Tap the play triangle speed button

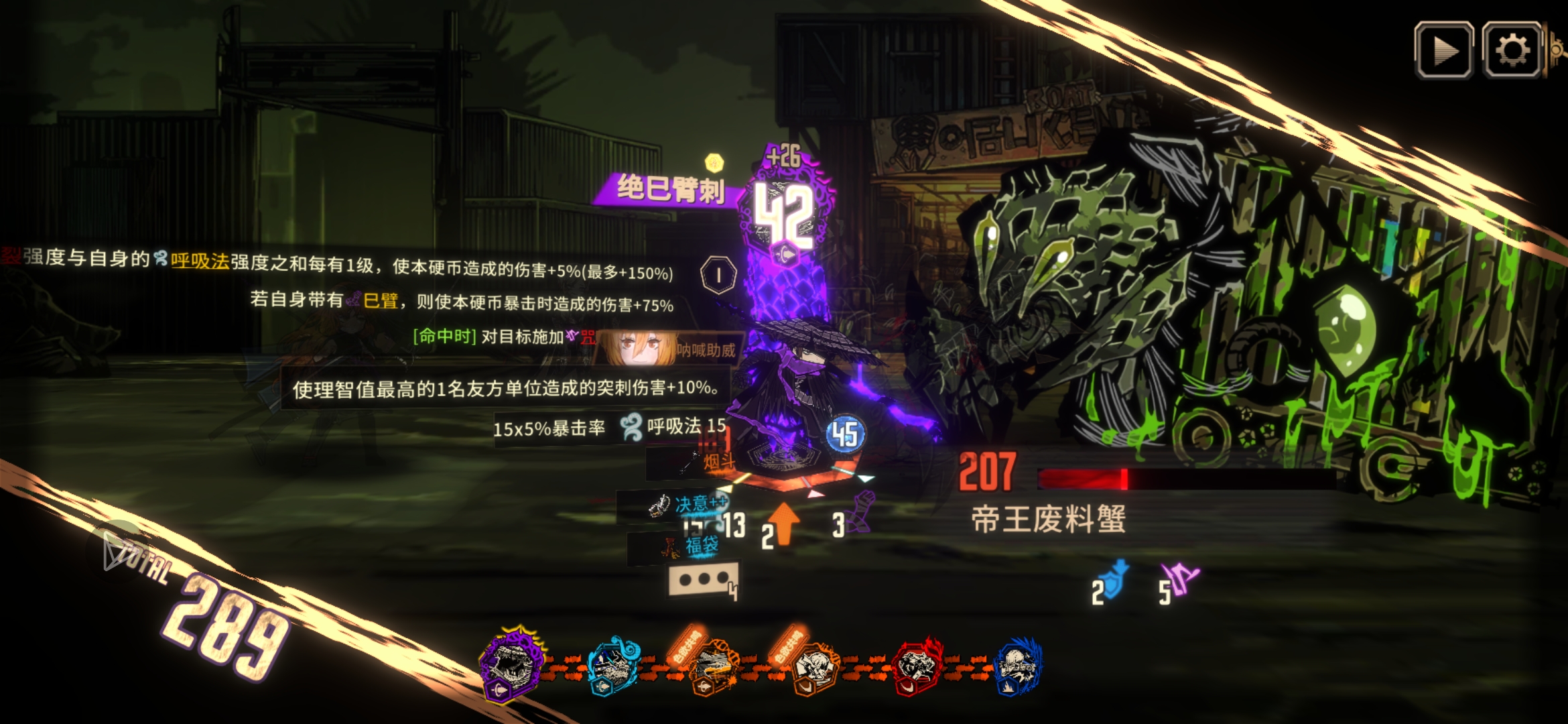1443,50
